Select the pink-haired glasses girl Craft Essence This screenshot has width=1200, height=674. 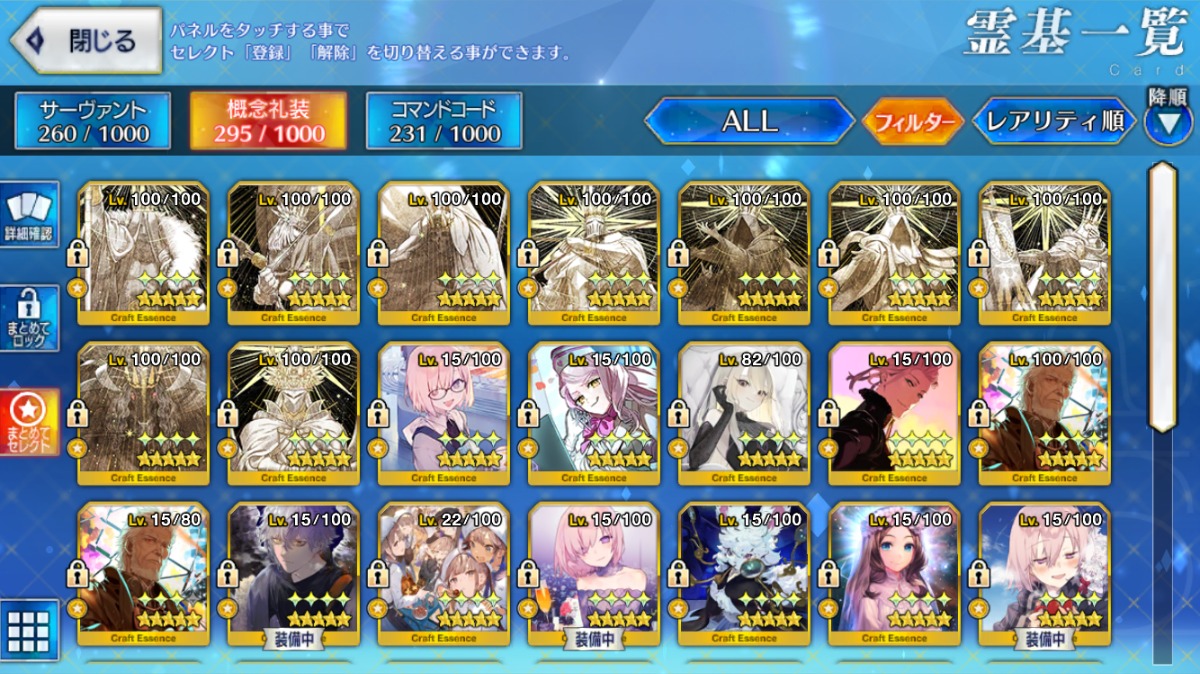(444, 413)
